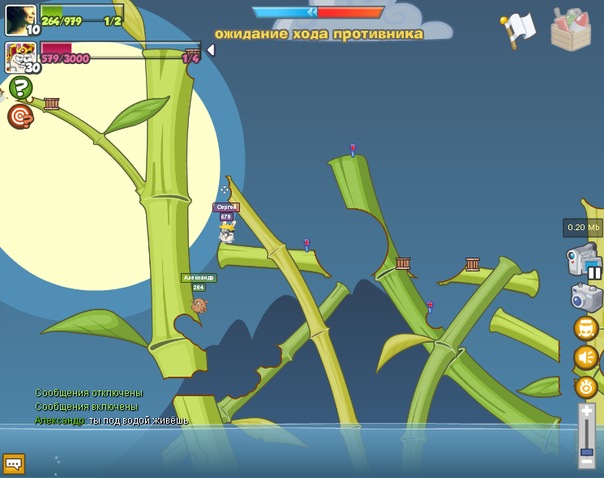Click the white surrender flag
This screenshot has height=478, width=604.
(x=519, y=29)
